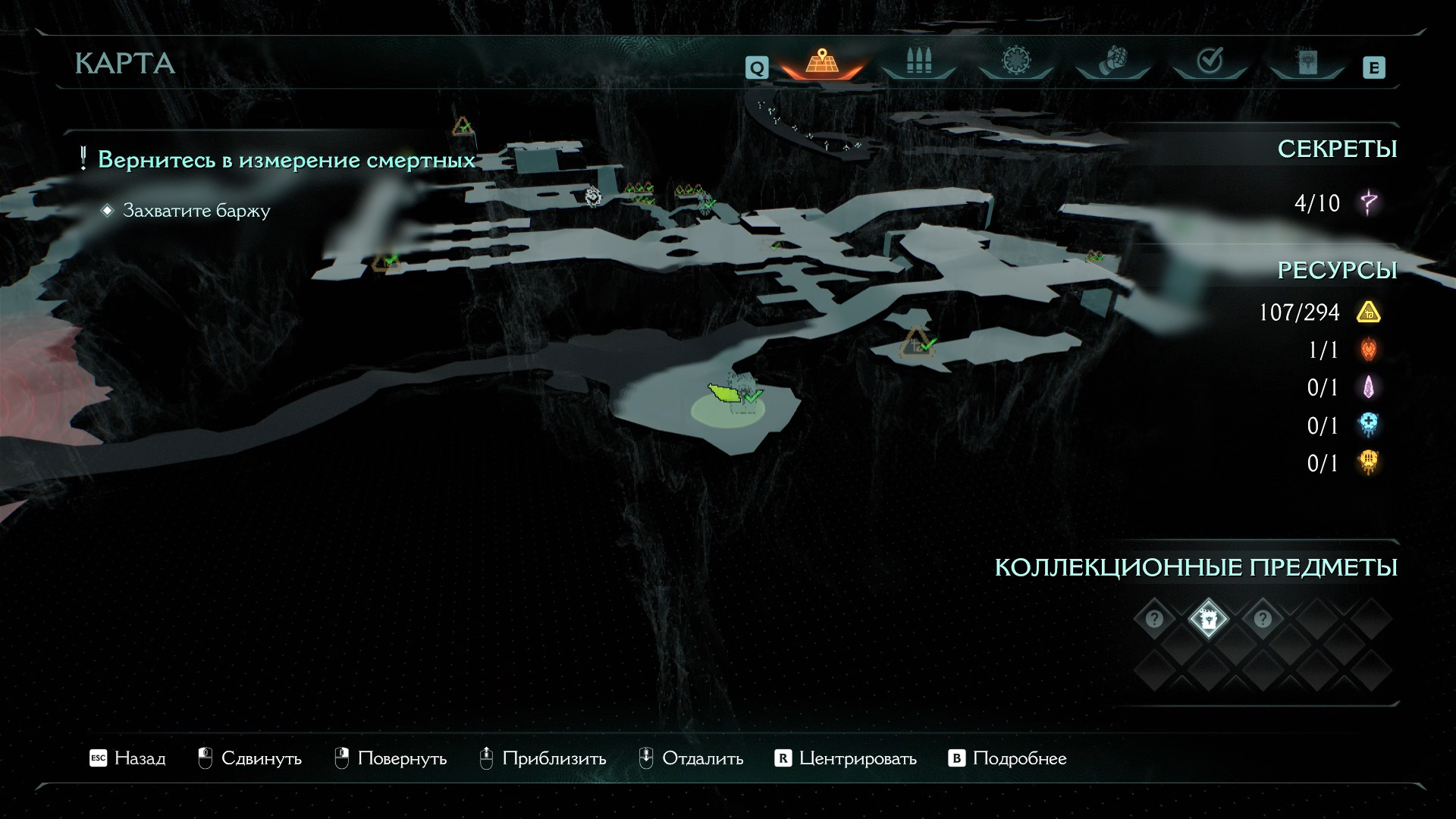Click the green player arrow marker on the map
This screenshot has width=1456, height=819.
pyautogui.click(x=723, y=393)
